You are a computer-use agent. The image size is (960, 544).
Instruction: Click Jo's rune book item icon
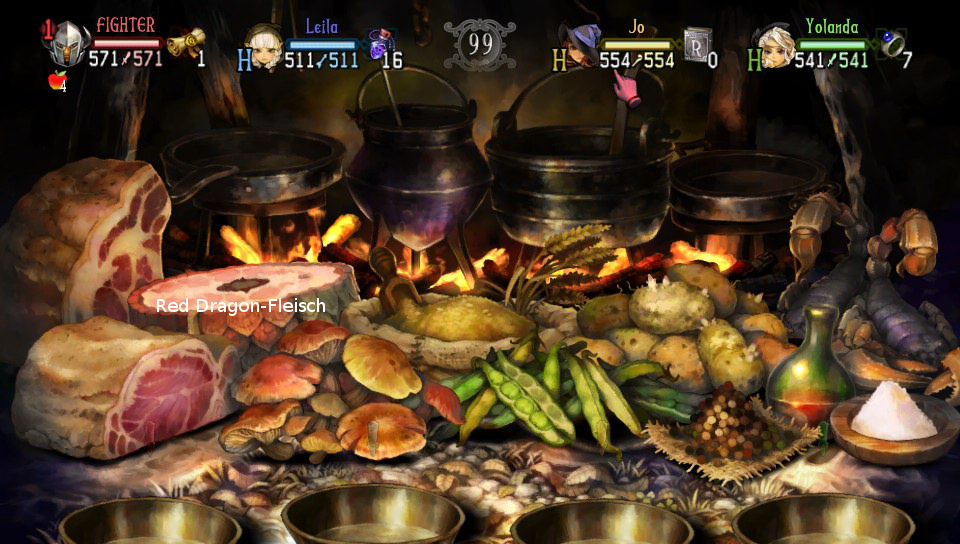tap(697, 44)
